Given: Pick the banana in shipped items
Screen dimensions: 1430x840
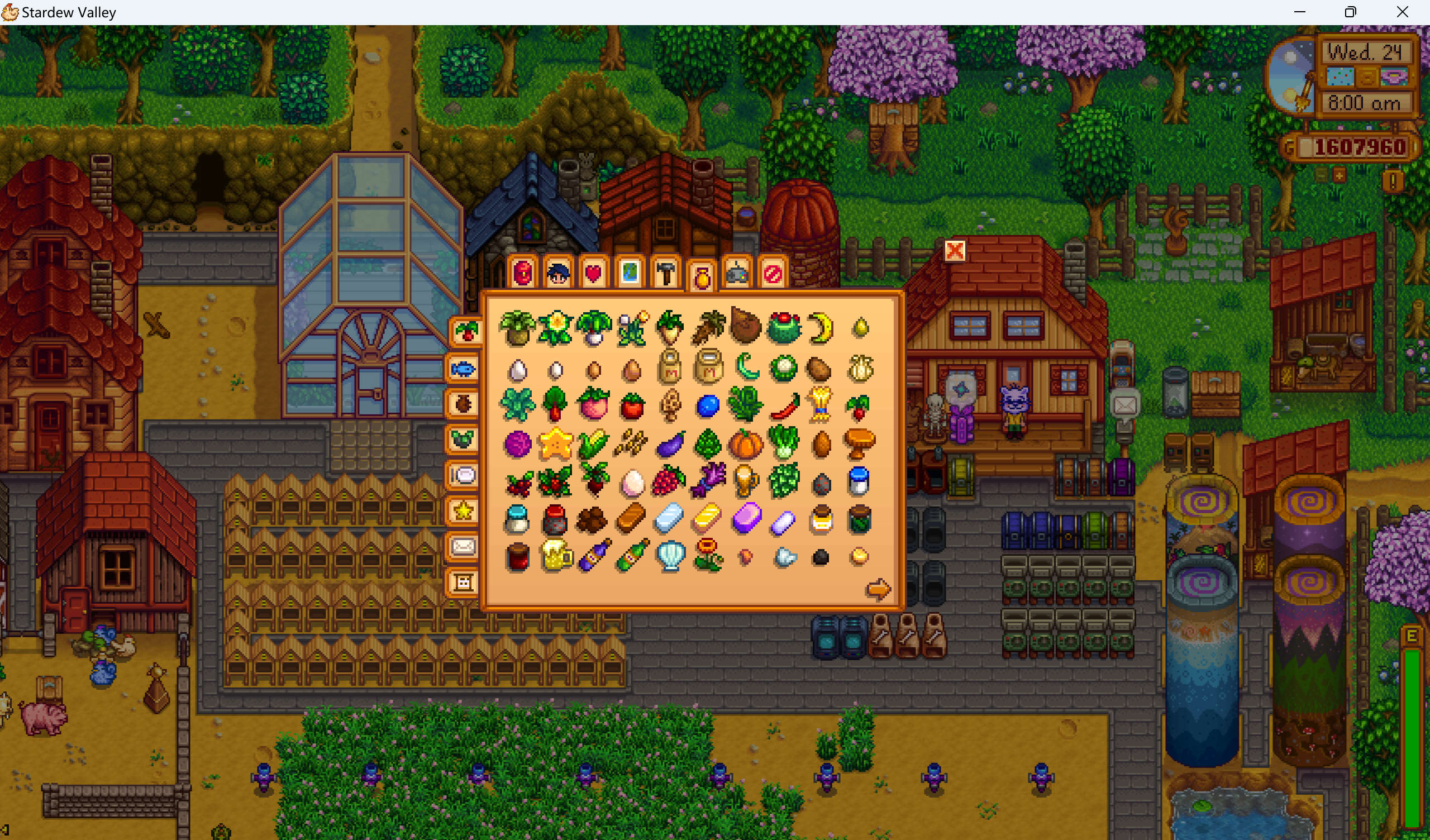Looking at the screenshot, I should (x=821, y=328).
